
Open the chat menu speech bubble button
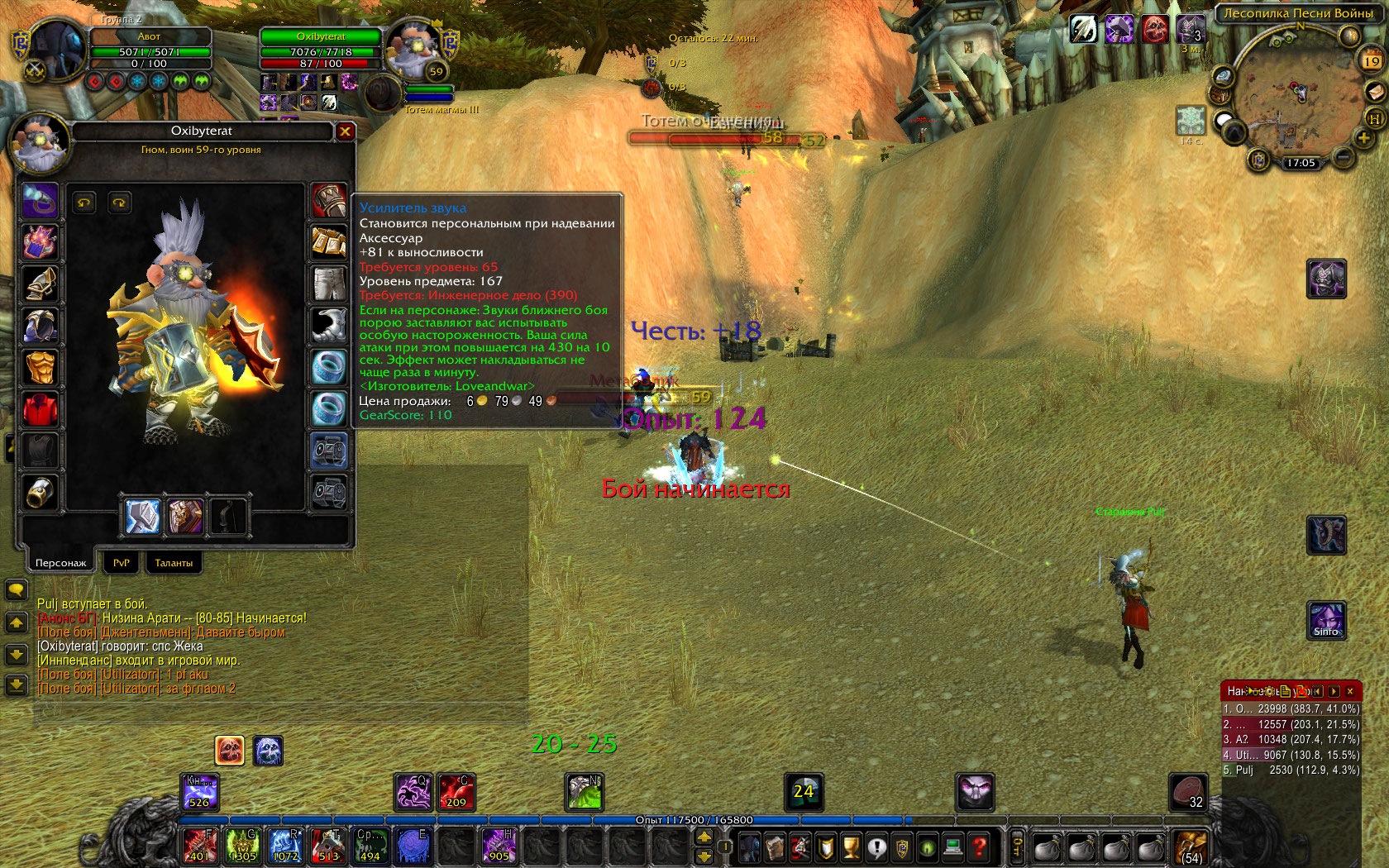click(16, 589)
